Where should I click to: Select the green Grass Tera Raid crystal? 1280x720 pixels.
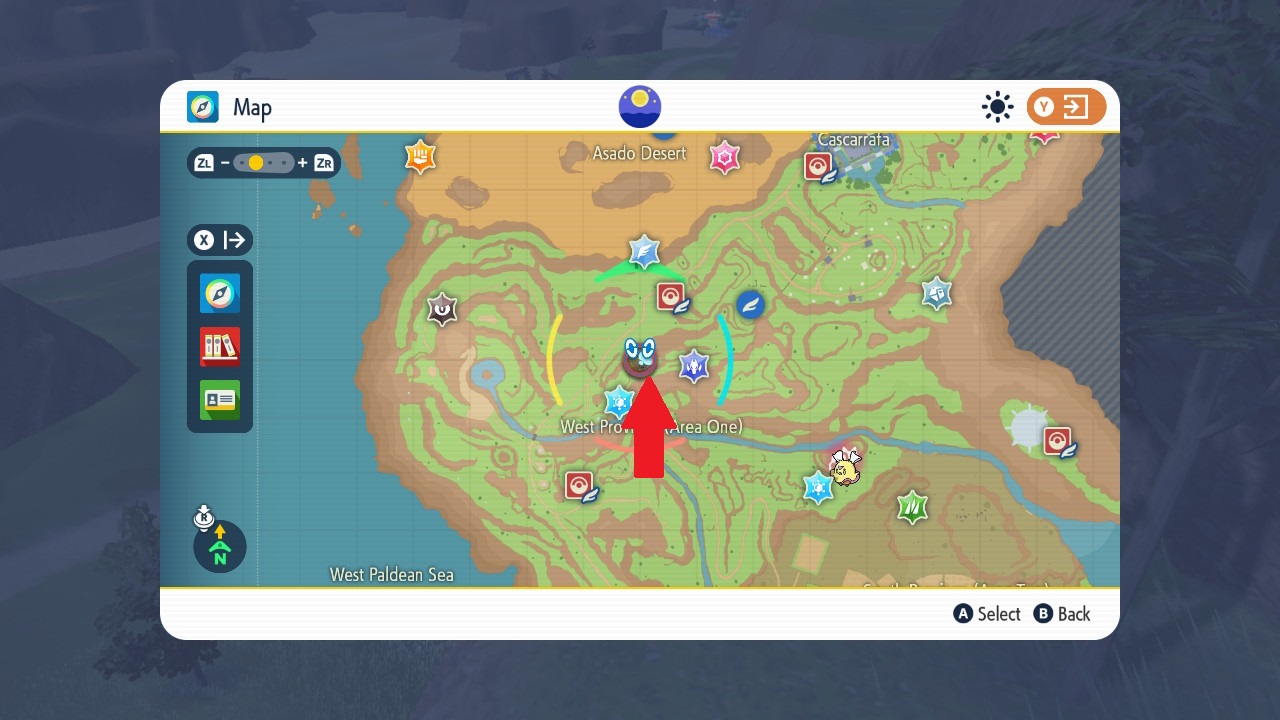(911, 507)
